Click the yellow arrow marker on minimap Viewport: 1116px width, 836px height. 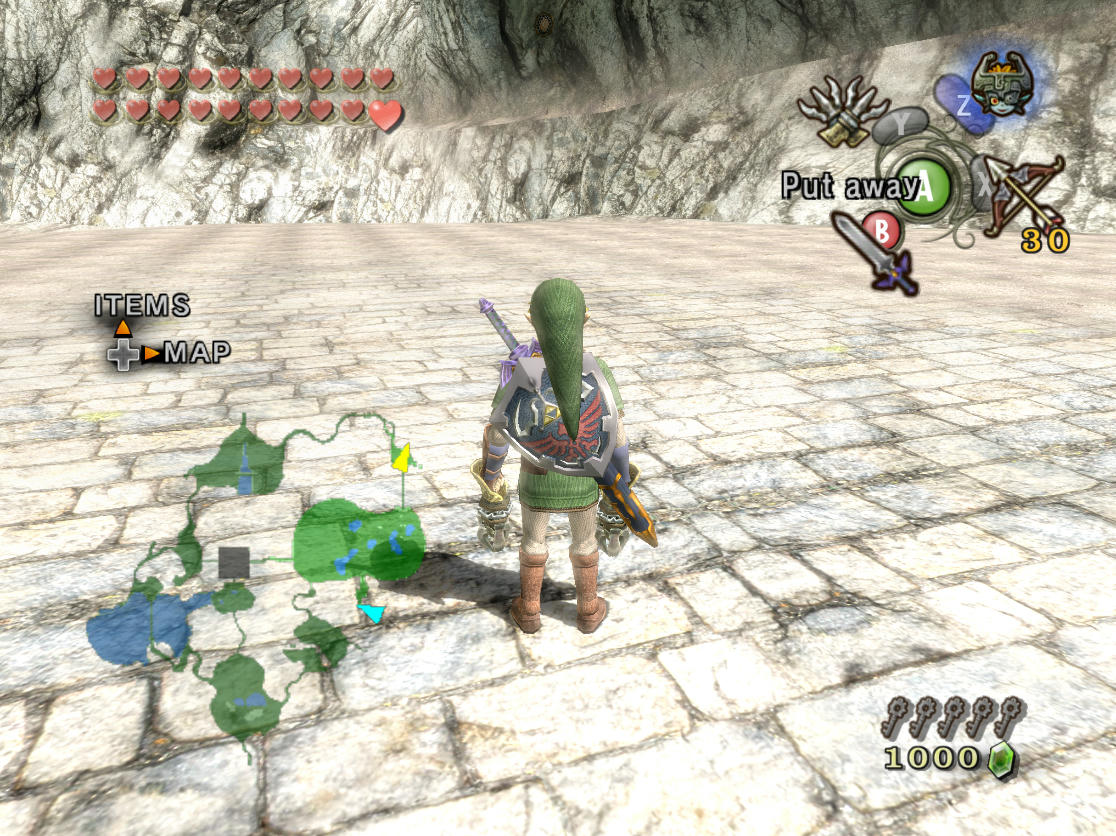pos(402,458)
